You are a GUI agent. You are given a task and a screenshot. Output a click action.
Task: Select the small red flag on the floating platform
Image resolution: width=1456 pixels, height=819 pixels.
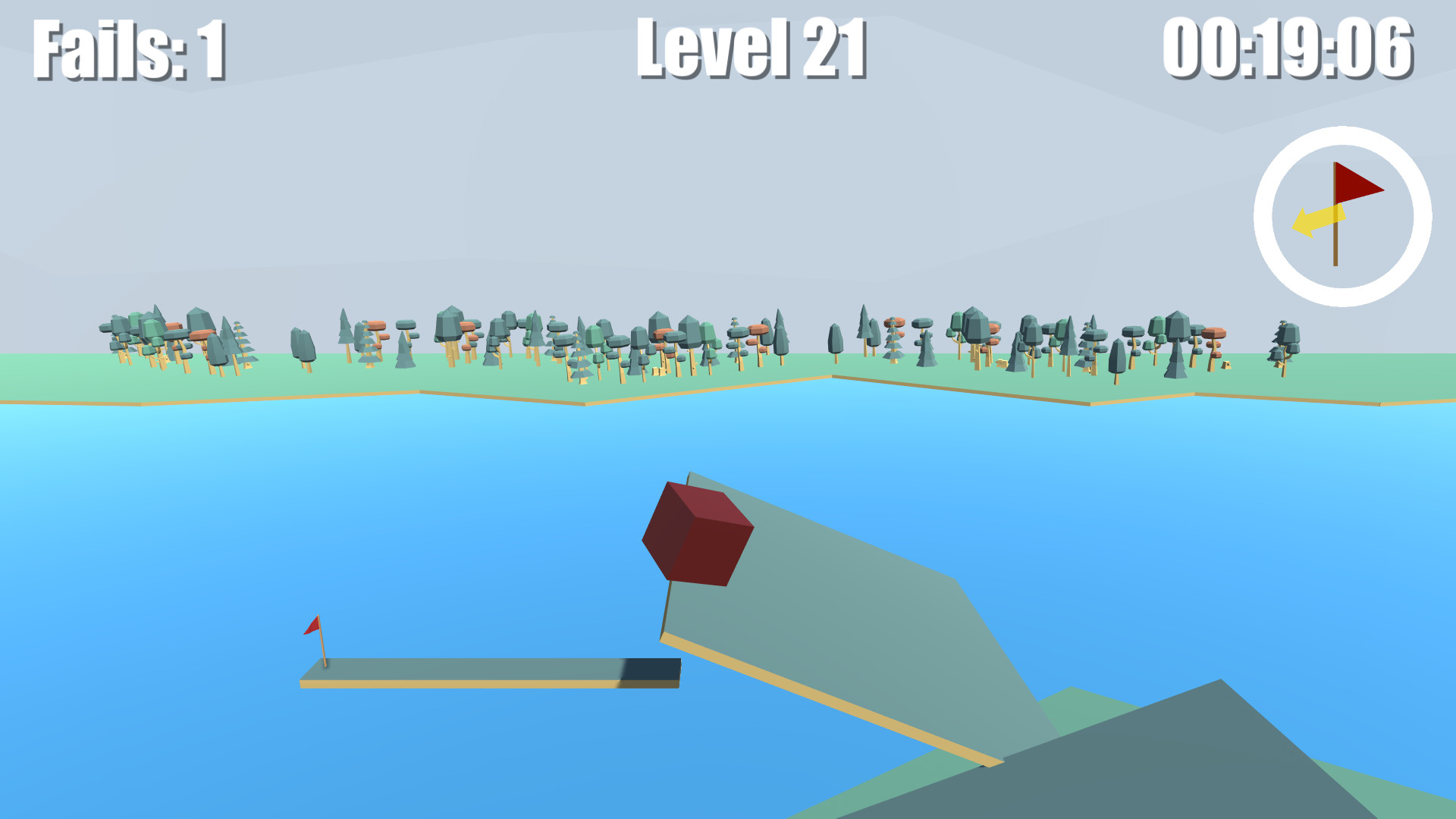pos(310,626)
